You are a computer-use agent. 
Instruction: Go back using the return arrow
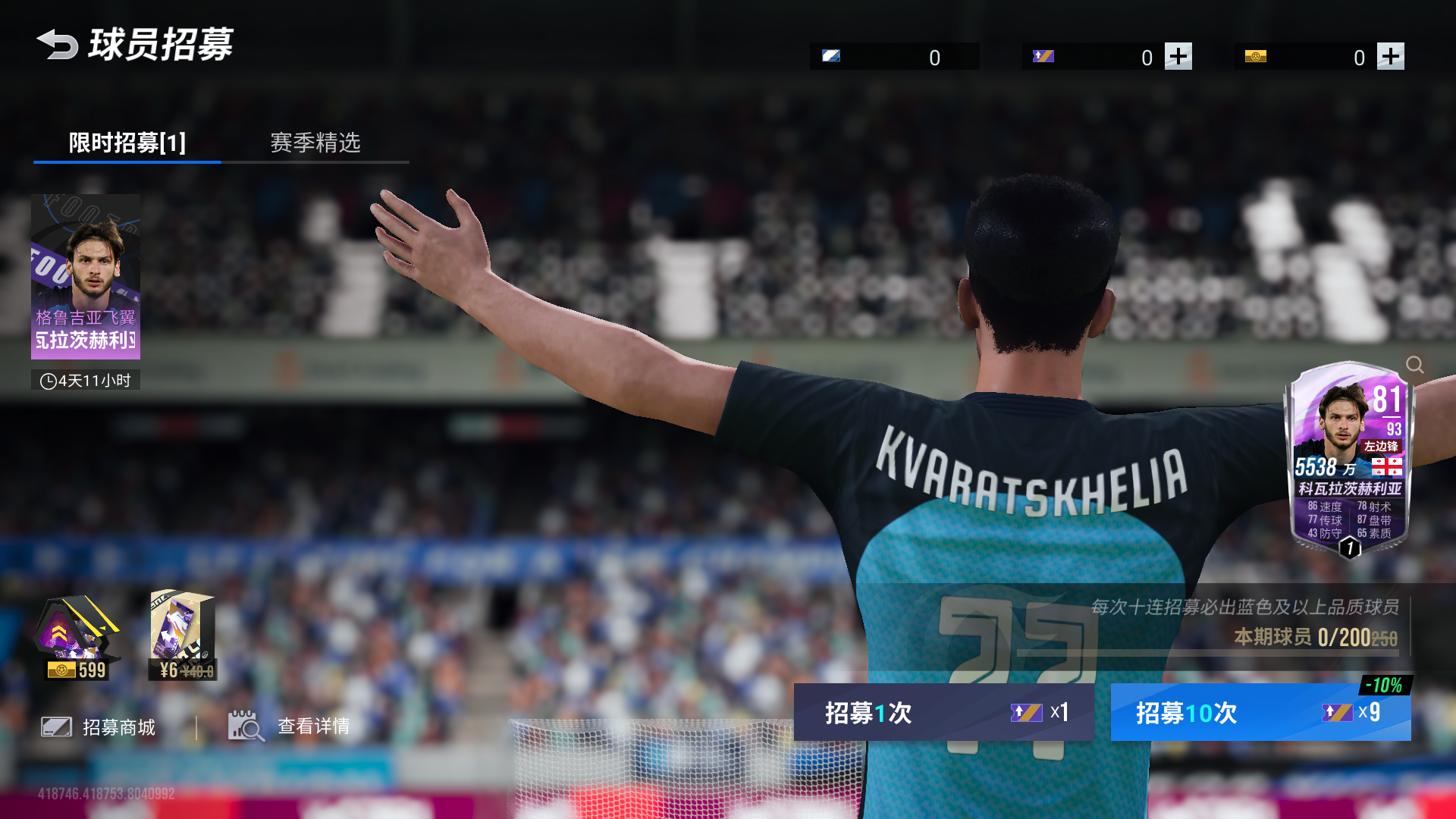coord(58,45)
